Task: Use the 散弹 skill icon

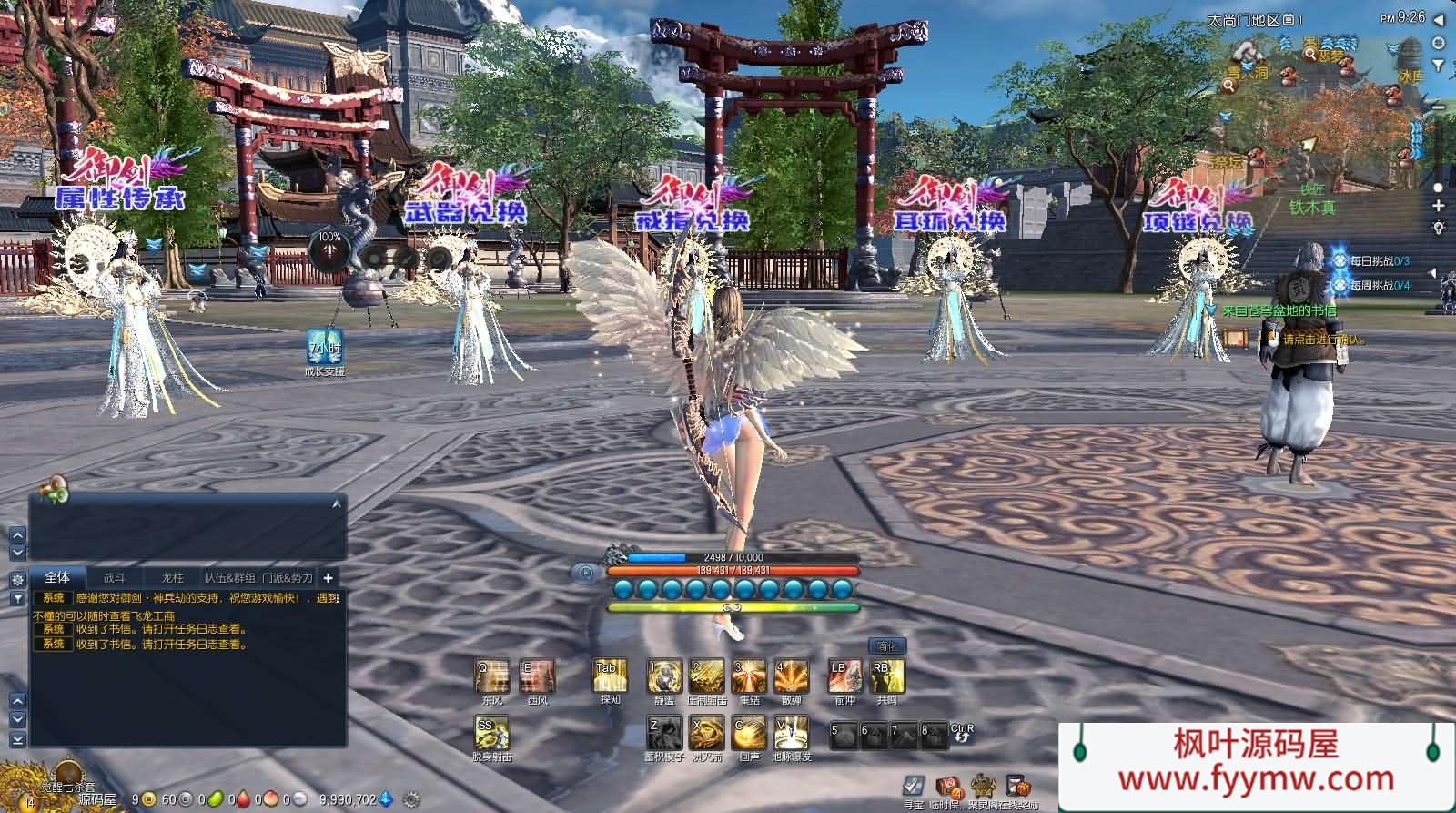Action: [792, 677]
